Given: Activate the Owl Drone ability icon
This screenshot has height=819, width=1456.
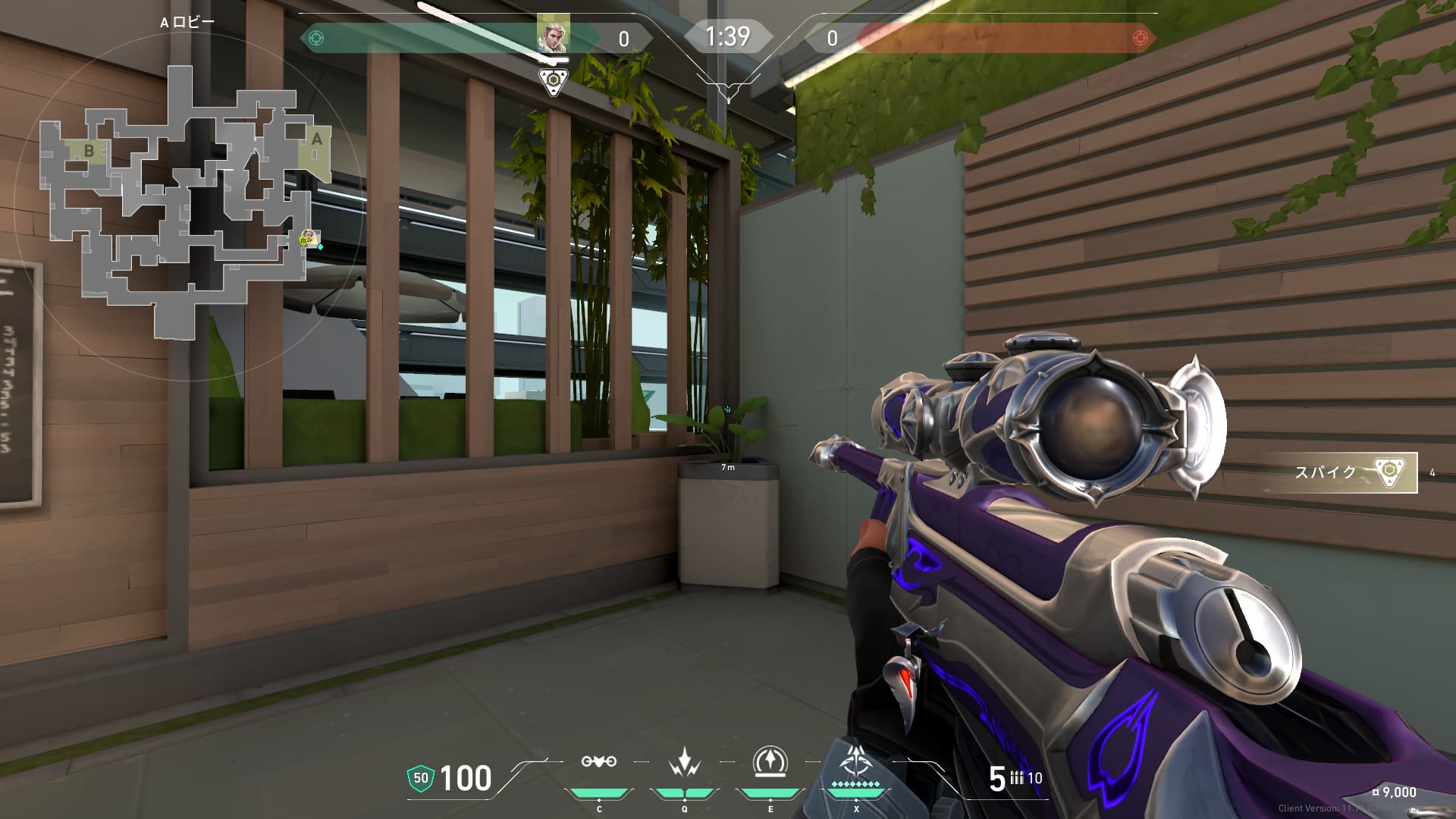Looking at the screenshot, I should 598,761.
